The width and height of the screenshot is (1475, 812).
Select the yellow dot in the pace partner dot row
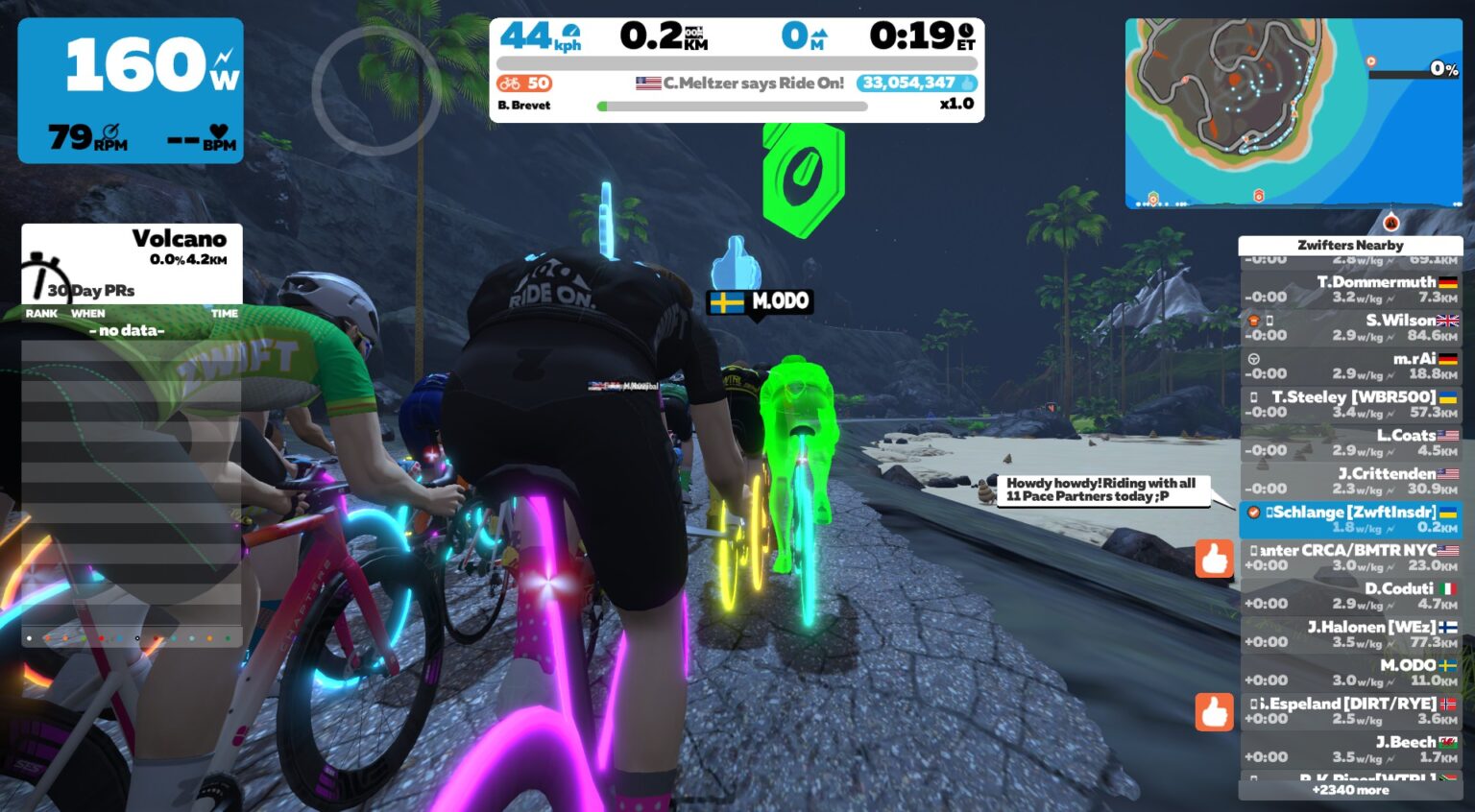[209, 638]
